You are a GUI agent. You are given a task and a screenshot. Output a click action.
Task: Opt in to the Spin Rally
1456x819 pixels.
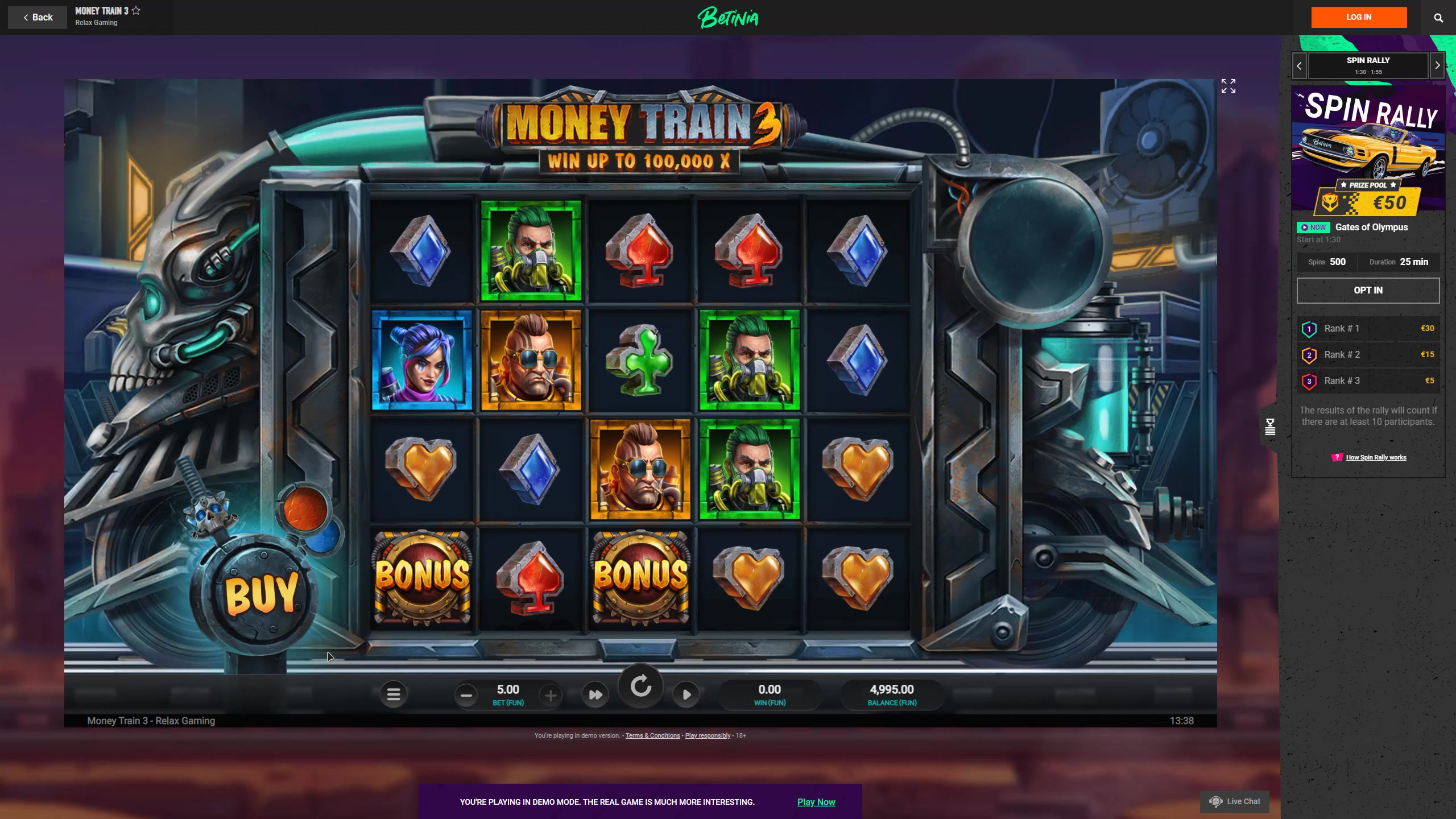[x=1368, y=291]
